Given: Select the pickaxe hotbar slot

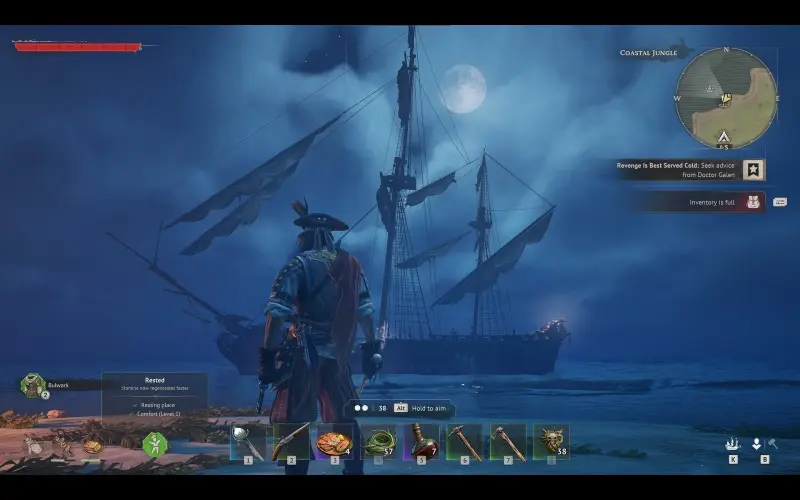Looking at the screenshot, I should [x=464, y=441].
